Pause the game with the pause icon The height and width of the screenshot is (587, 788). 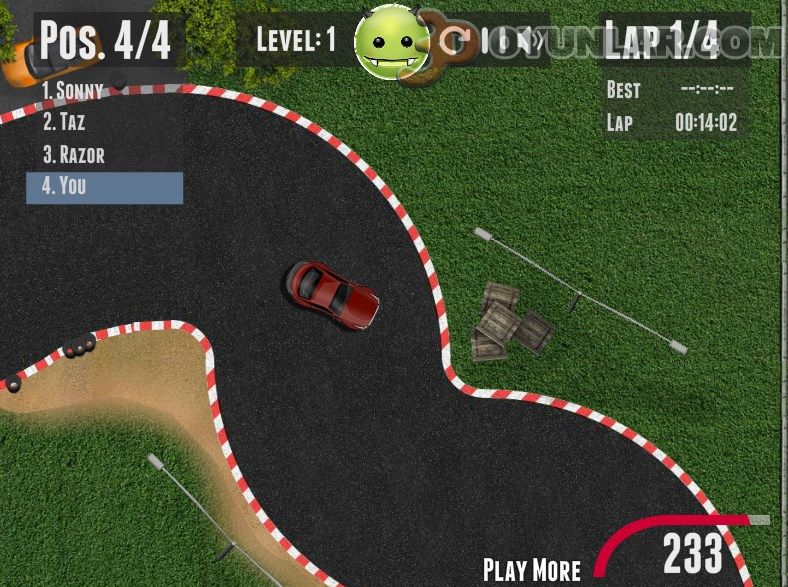pyautogui.click(x=496, y=40)
